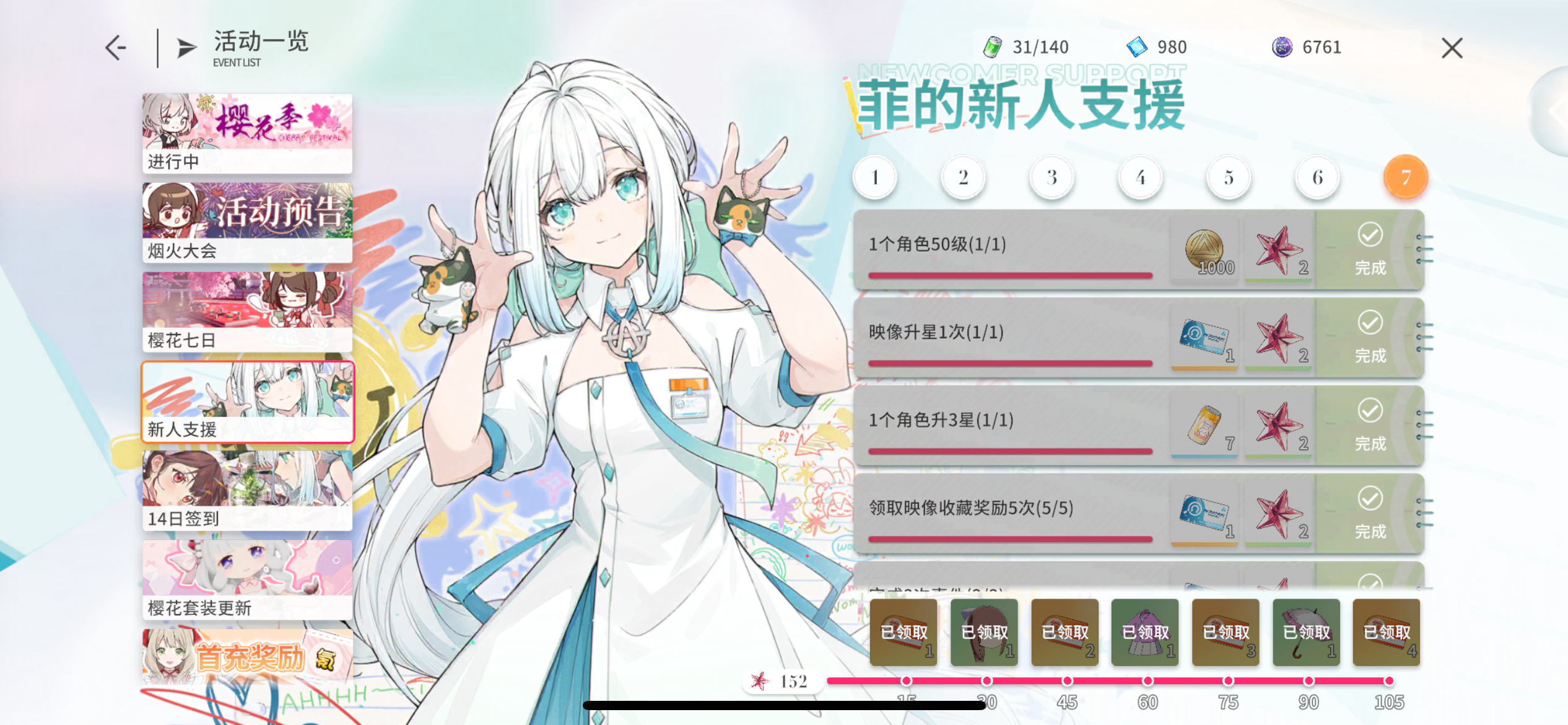This screenshot has height=725, width=1568.
Task: Click the checkmark circle on 1个角色50级 task
Action: 1370,235
